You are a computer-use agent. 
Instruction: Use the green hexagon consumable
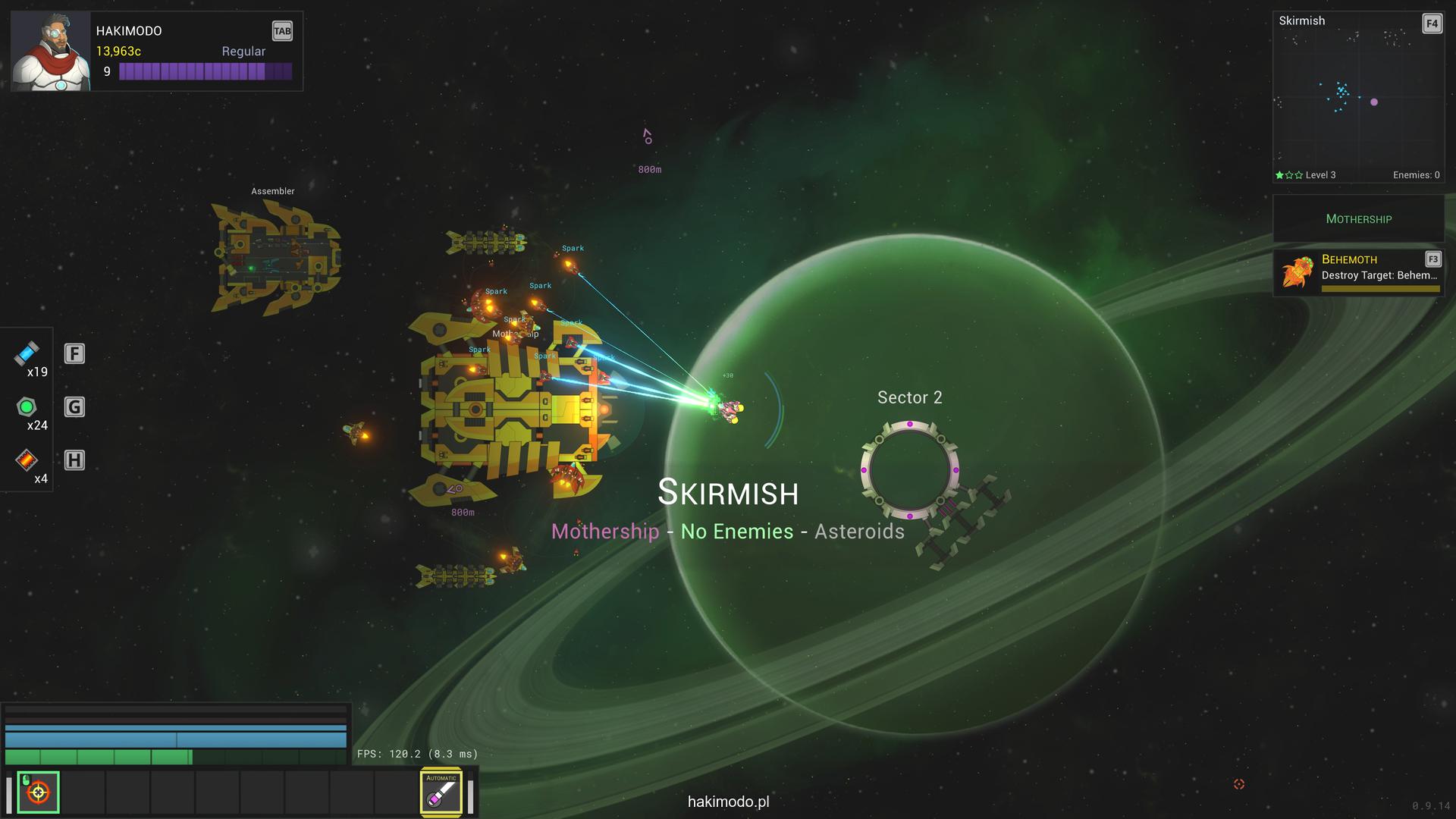(27, 407)
